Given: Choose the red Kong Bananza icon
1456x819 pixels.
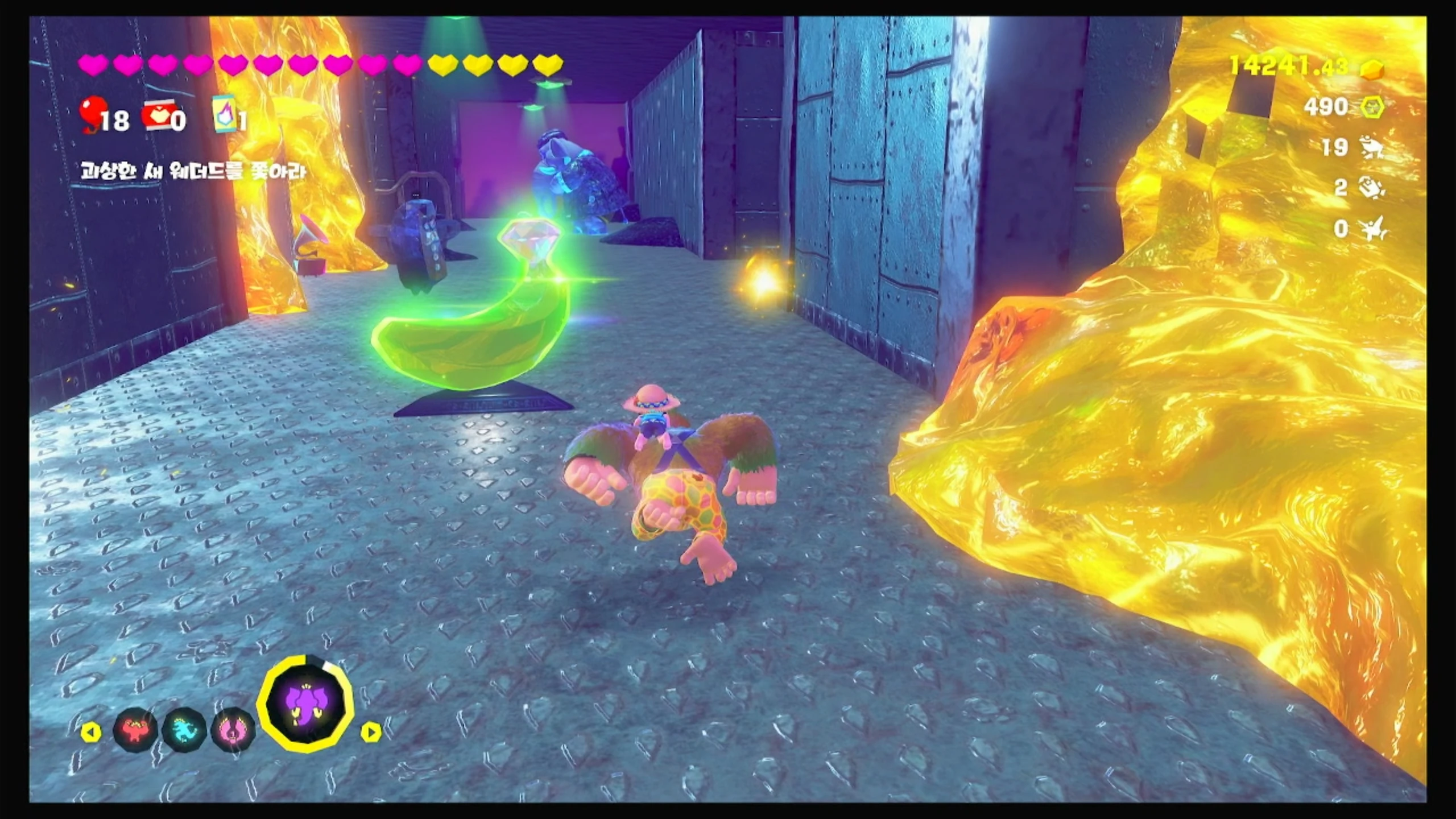Looking at the screenshot, I should [x=135, y=730].
